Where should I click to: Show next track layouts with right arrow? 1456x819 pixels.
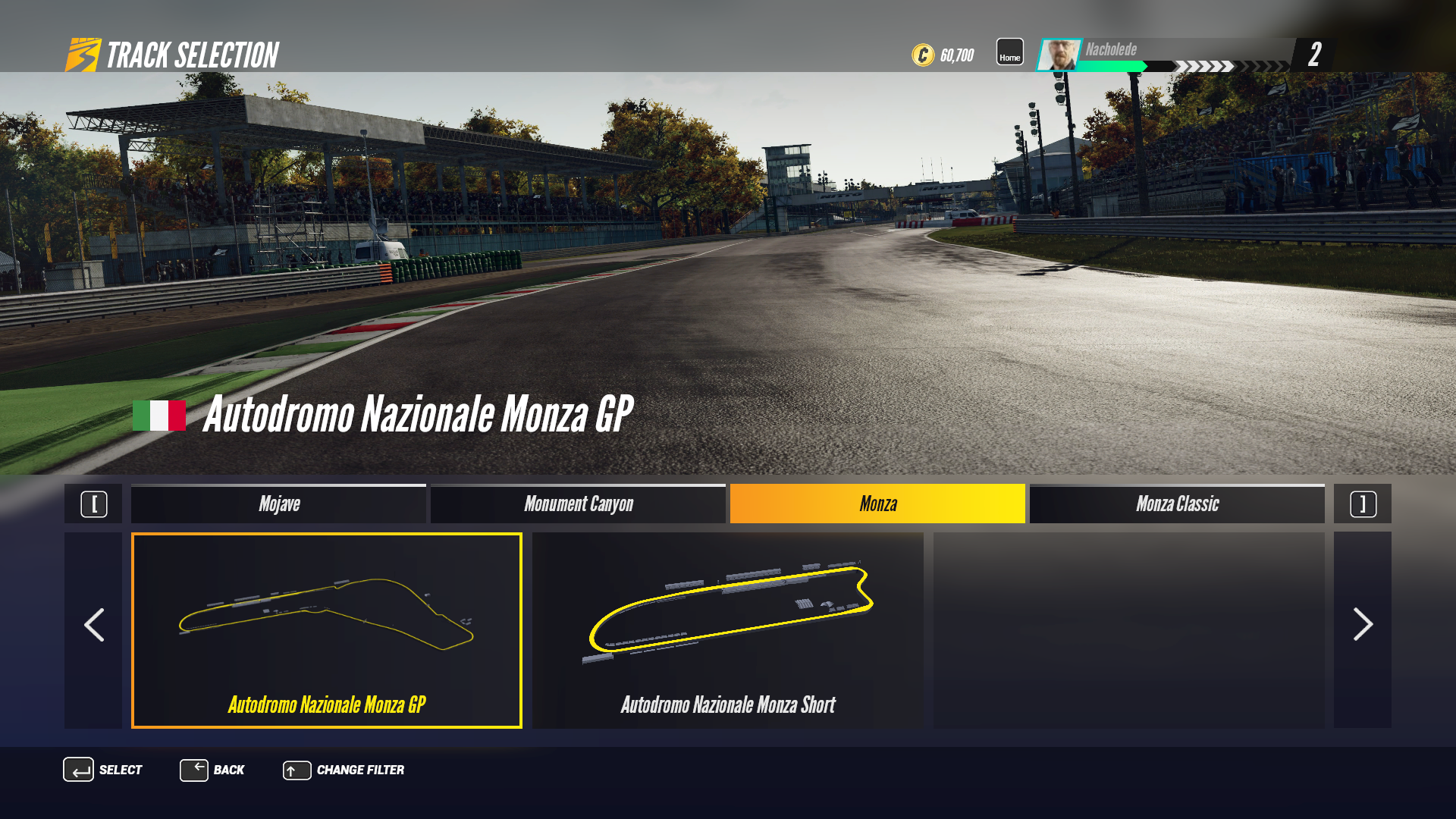[1362, 626]
